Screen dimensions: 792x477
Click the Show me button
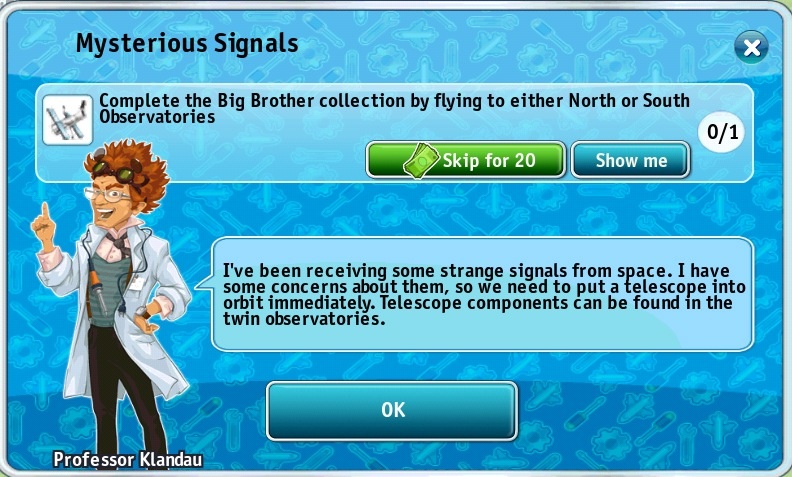coord(630,160)
